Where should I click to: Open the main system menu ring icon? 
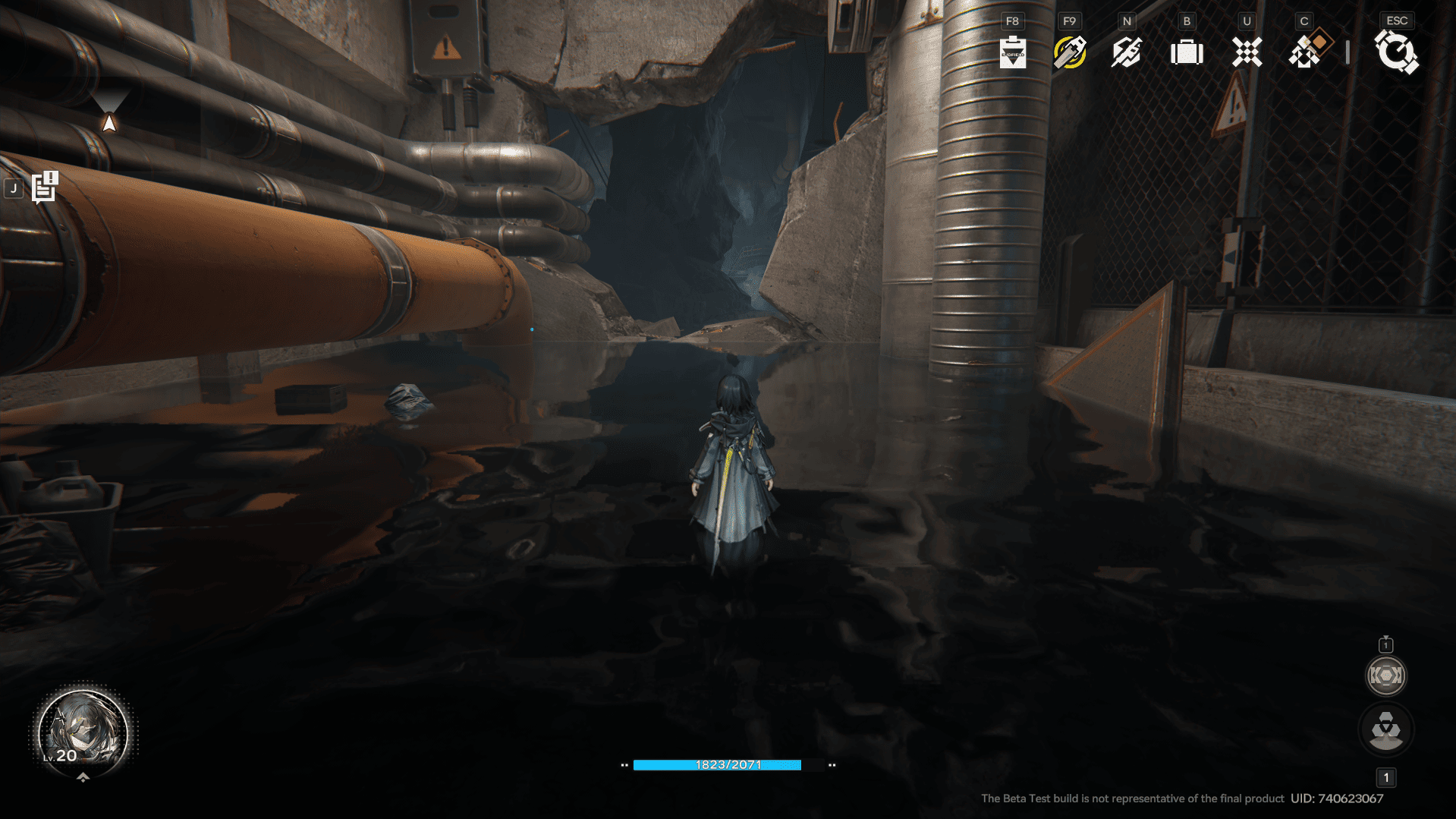click(1396, 52)
